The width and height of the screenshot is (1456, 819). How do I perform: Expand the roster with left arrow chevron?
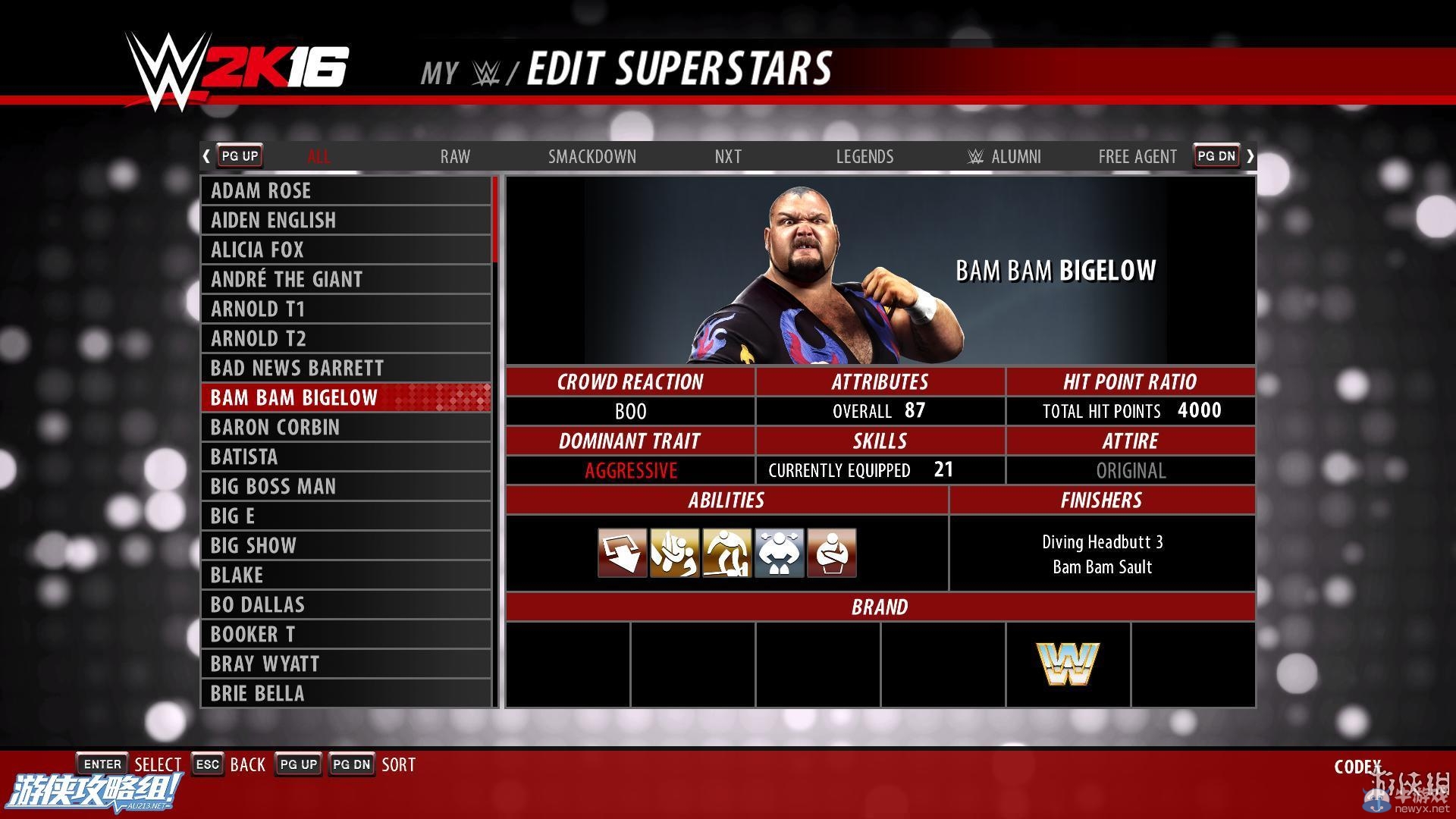[206, 155]
